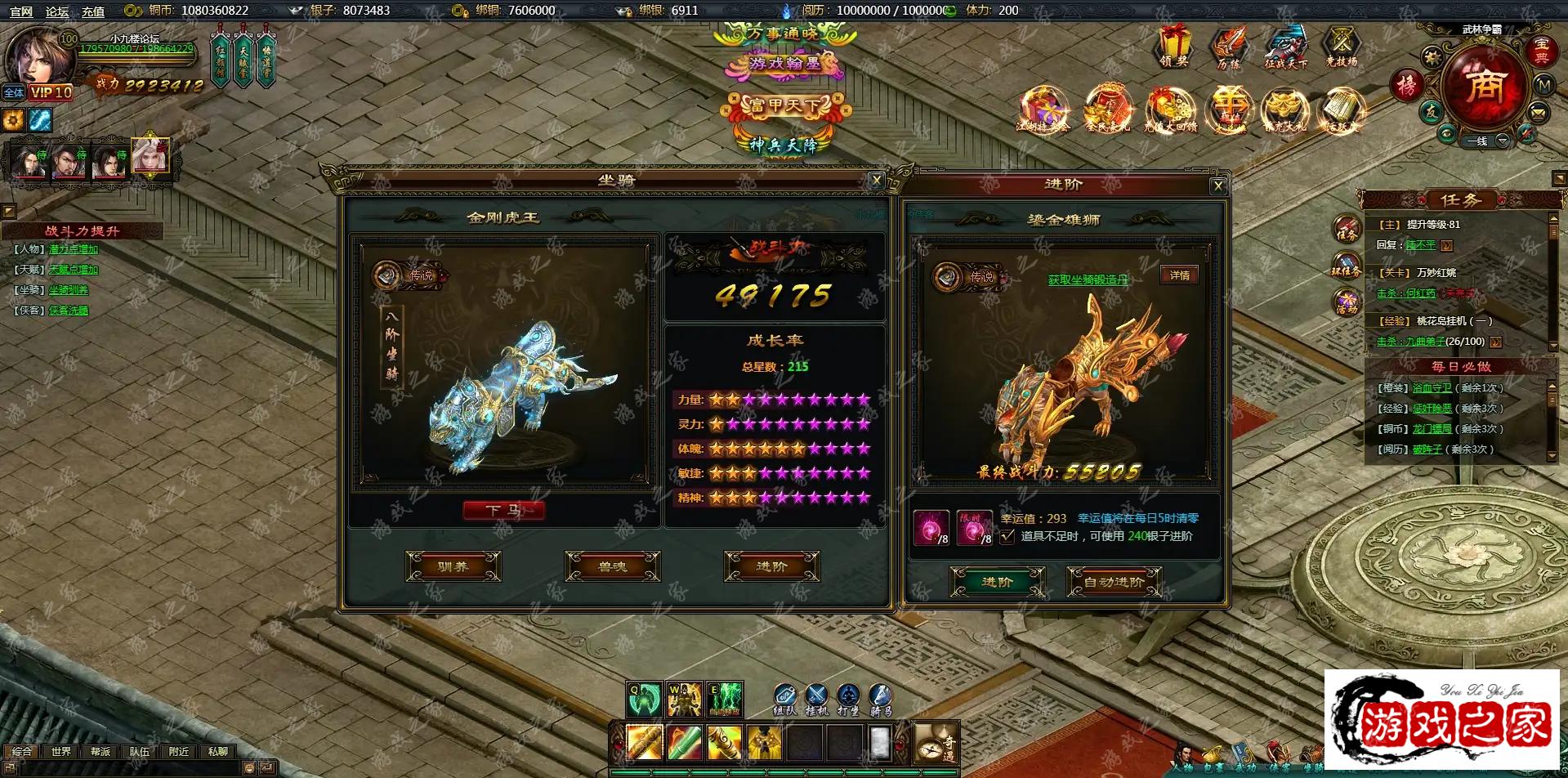Open the 富甲天下 event banner
Image resolution: width=1568 pixels, height=778 pixels.
[784, 105]
